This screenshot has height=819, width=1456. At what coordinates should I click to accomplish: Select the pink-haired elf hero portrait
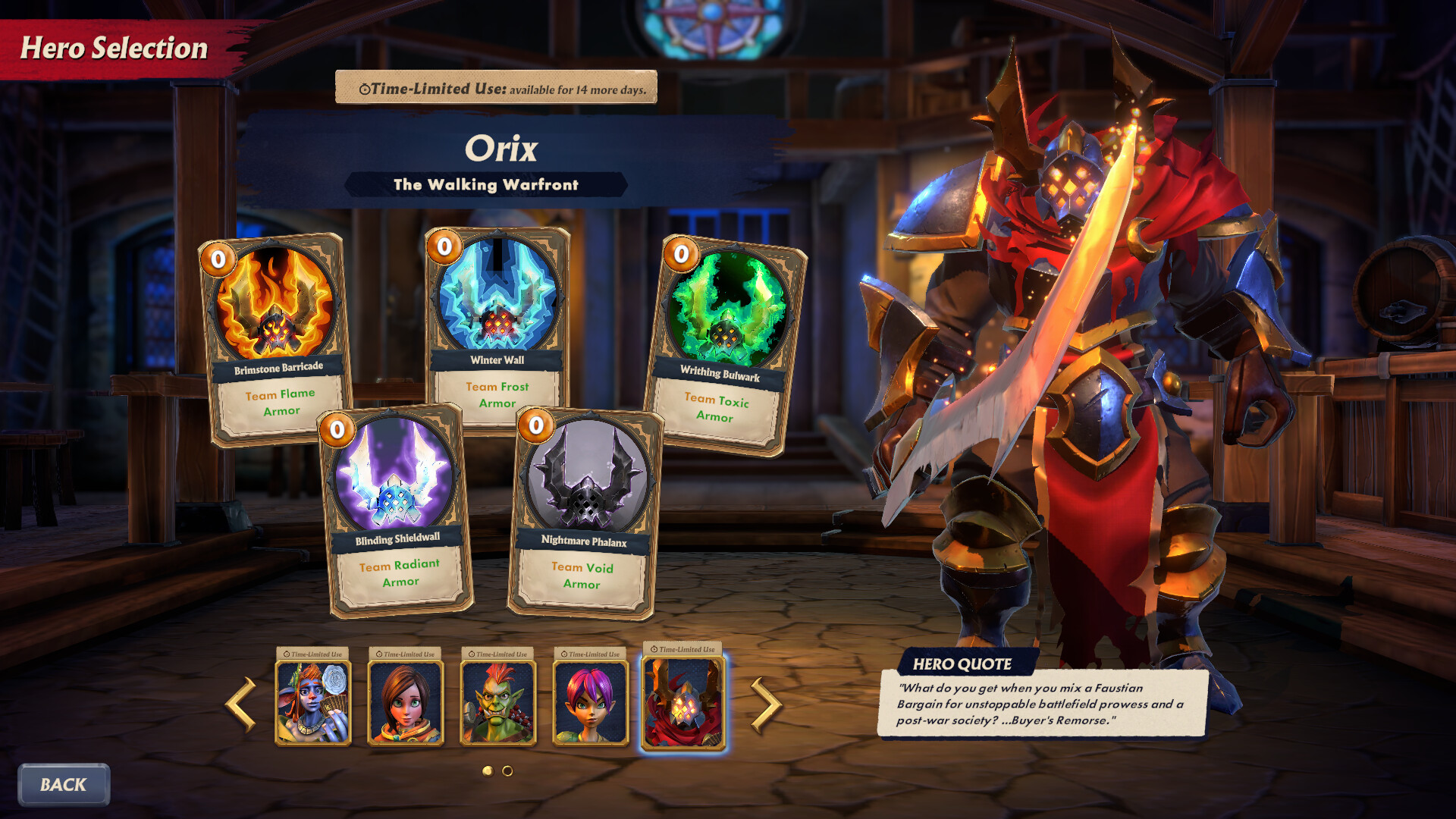click(x=591, y=702)
